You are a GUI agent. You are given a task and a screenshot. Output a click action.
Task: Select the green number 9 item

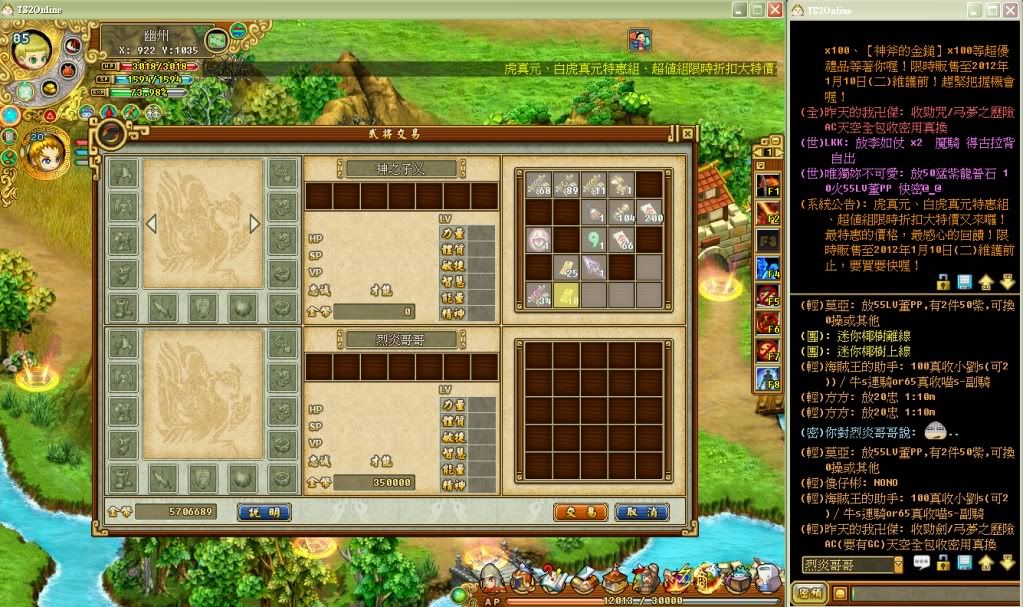(x=594, y=240)
